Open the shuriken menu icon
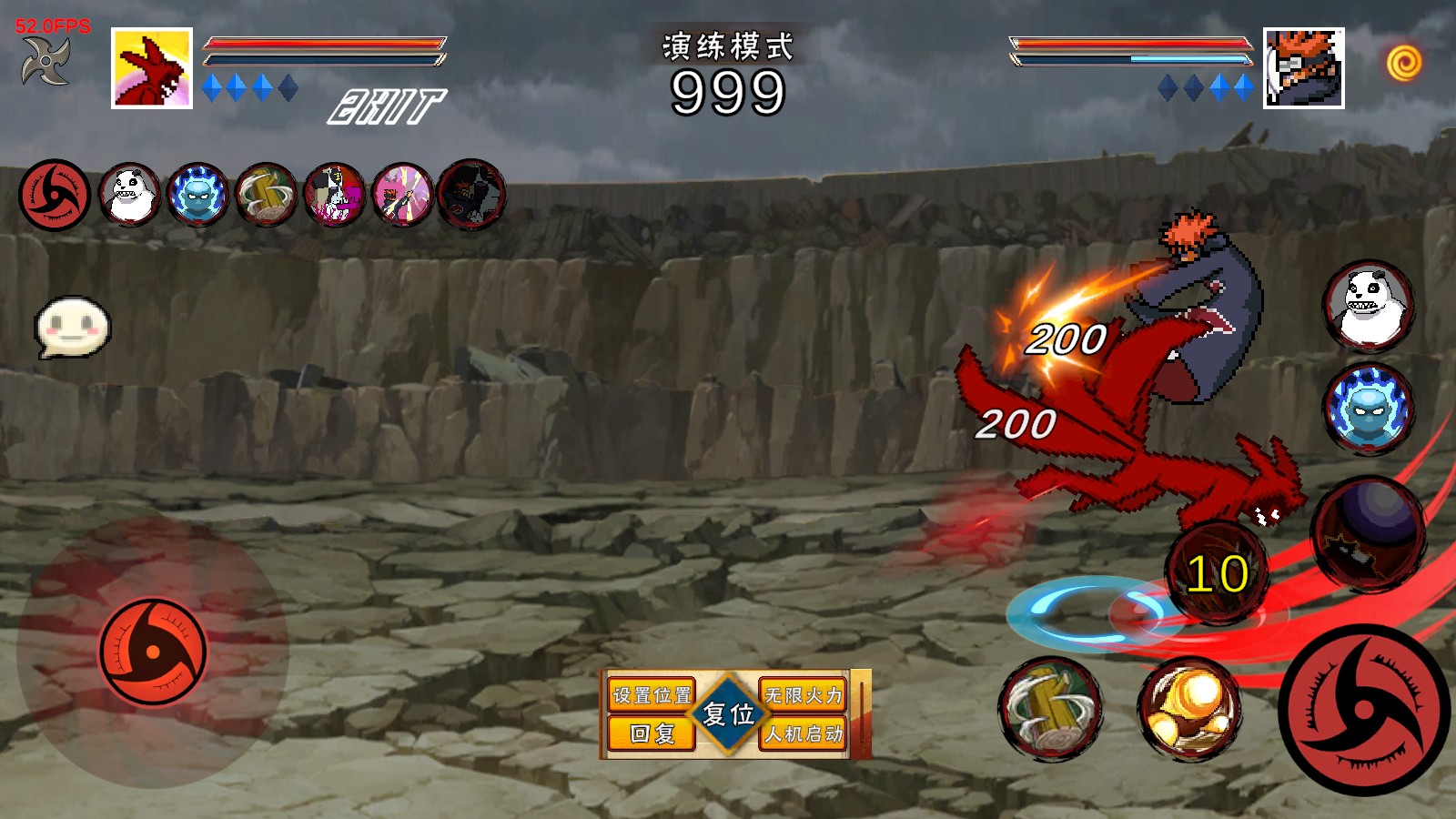Screen dimensions: 1456x819 45,61
